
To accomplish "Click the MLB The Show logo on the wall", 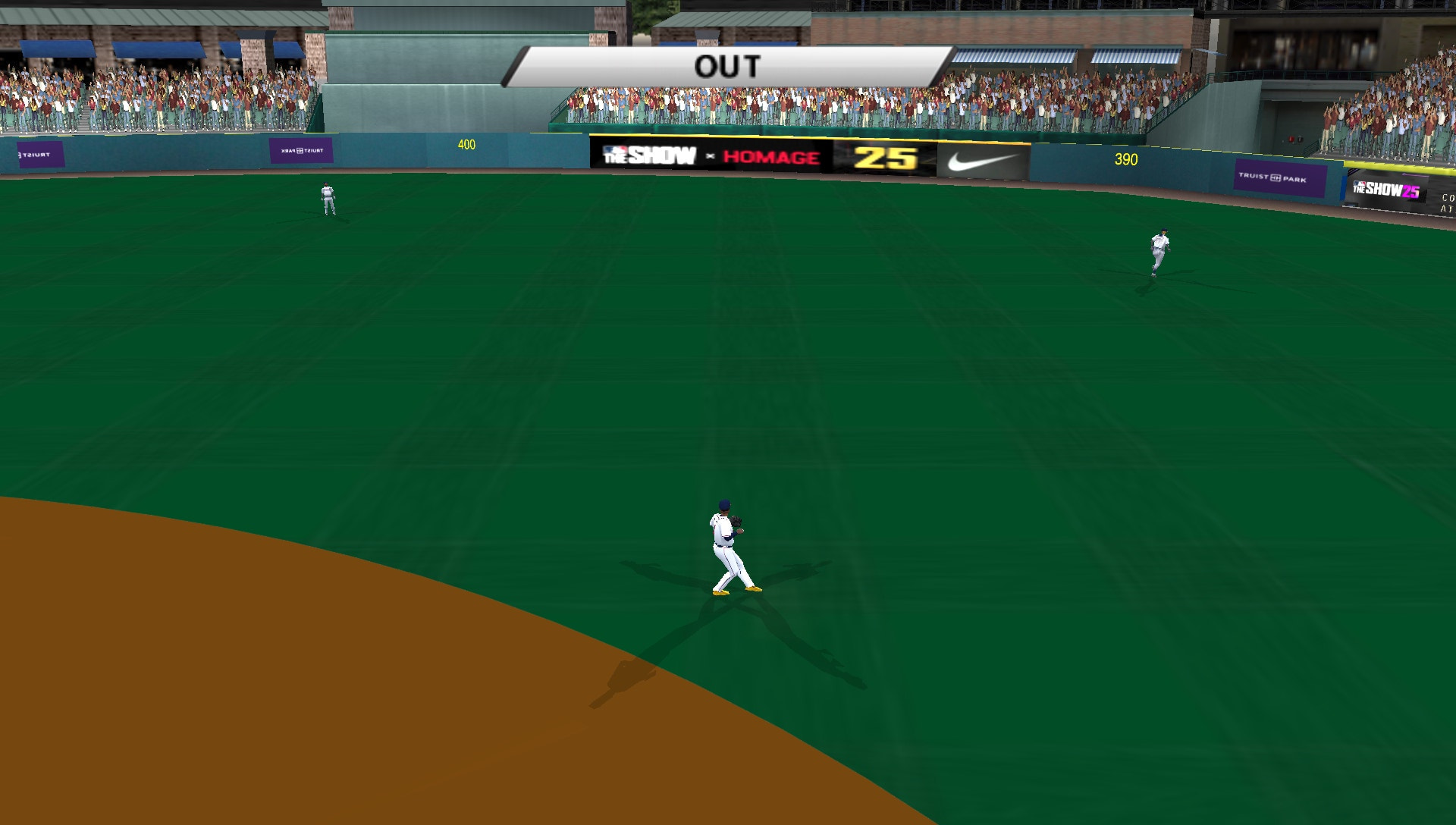I will click(x=648, y=155).
